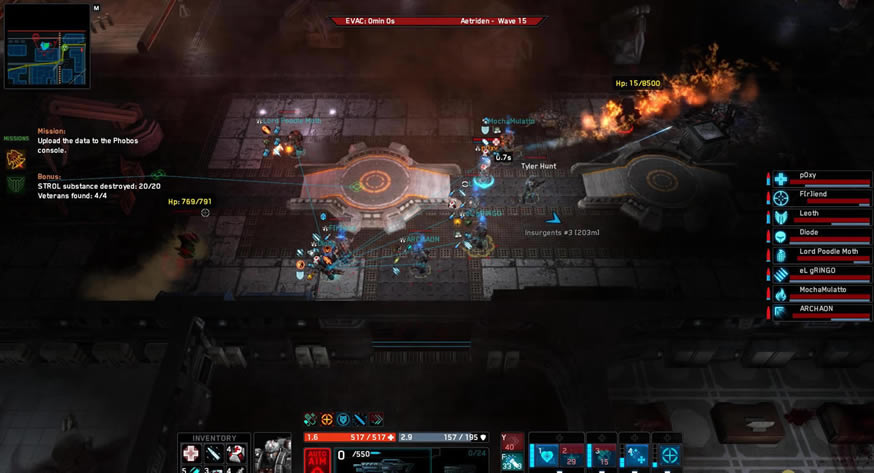This screenshot has width=874, height=473.
Task: Select F[r]iend in the squad list
Action: [819, 197]
